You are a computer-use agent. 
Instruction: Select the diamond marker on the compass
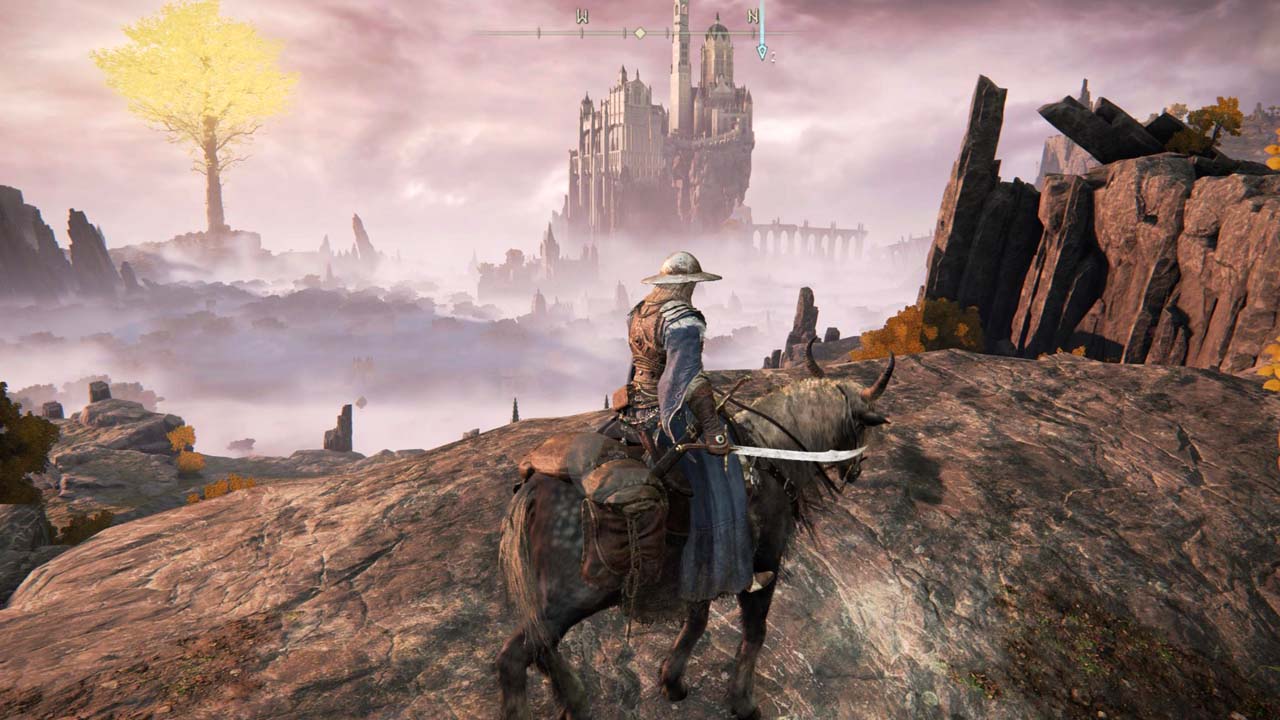click(x=640, y=33)
